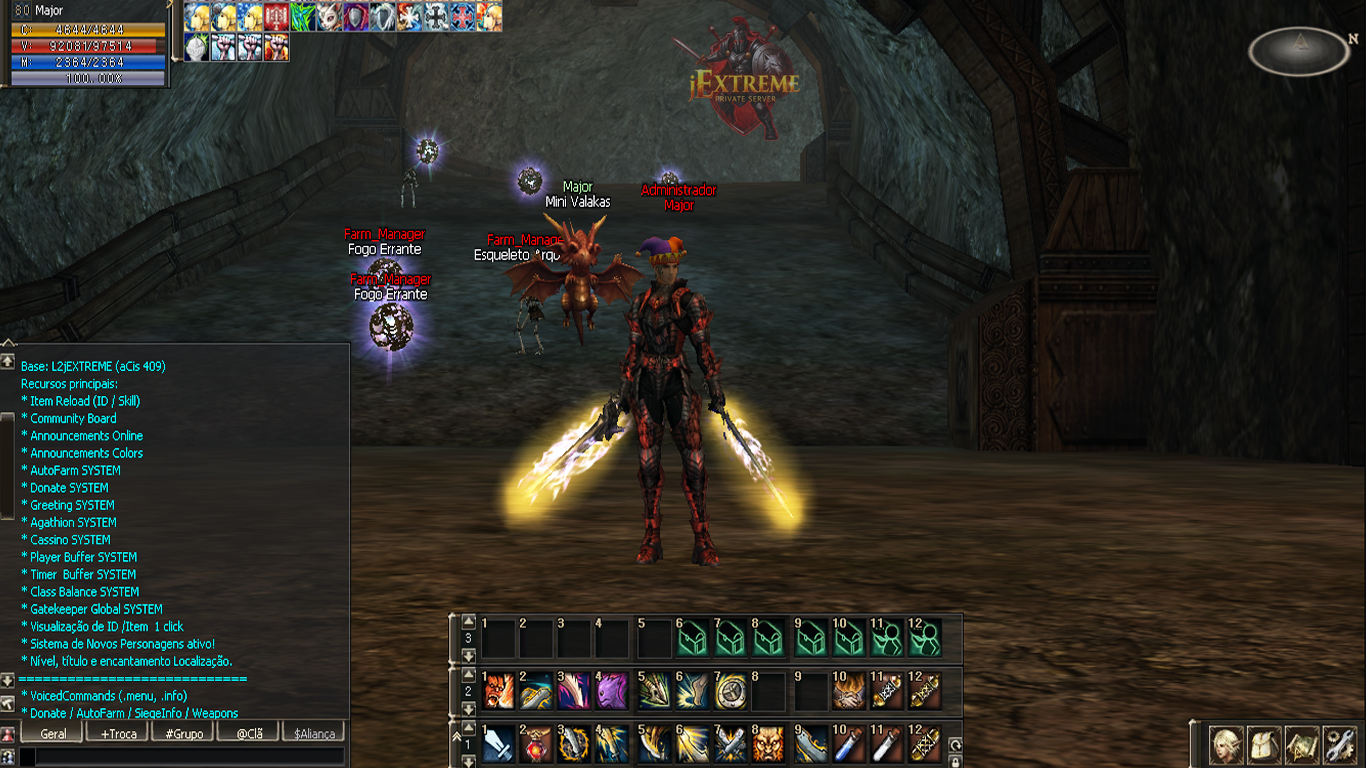Select the red banner buff icon
This screenshot has height=768, width=1366.
pos(277,17)
